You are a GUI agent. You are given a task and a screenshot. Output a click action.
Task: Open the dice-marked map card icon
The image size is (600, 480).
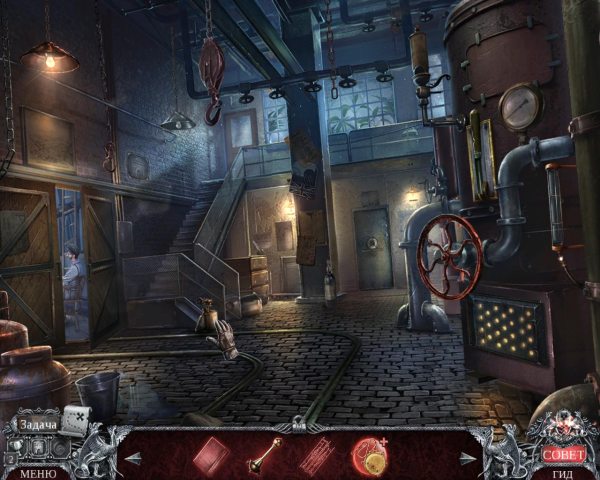(77, 418)
